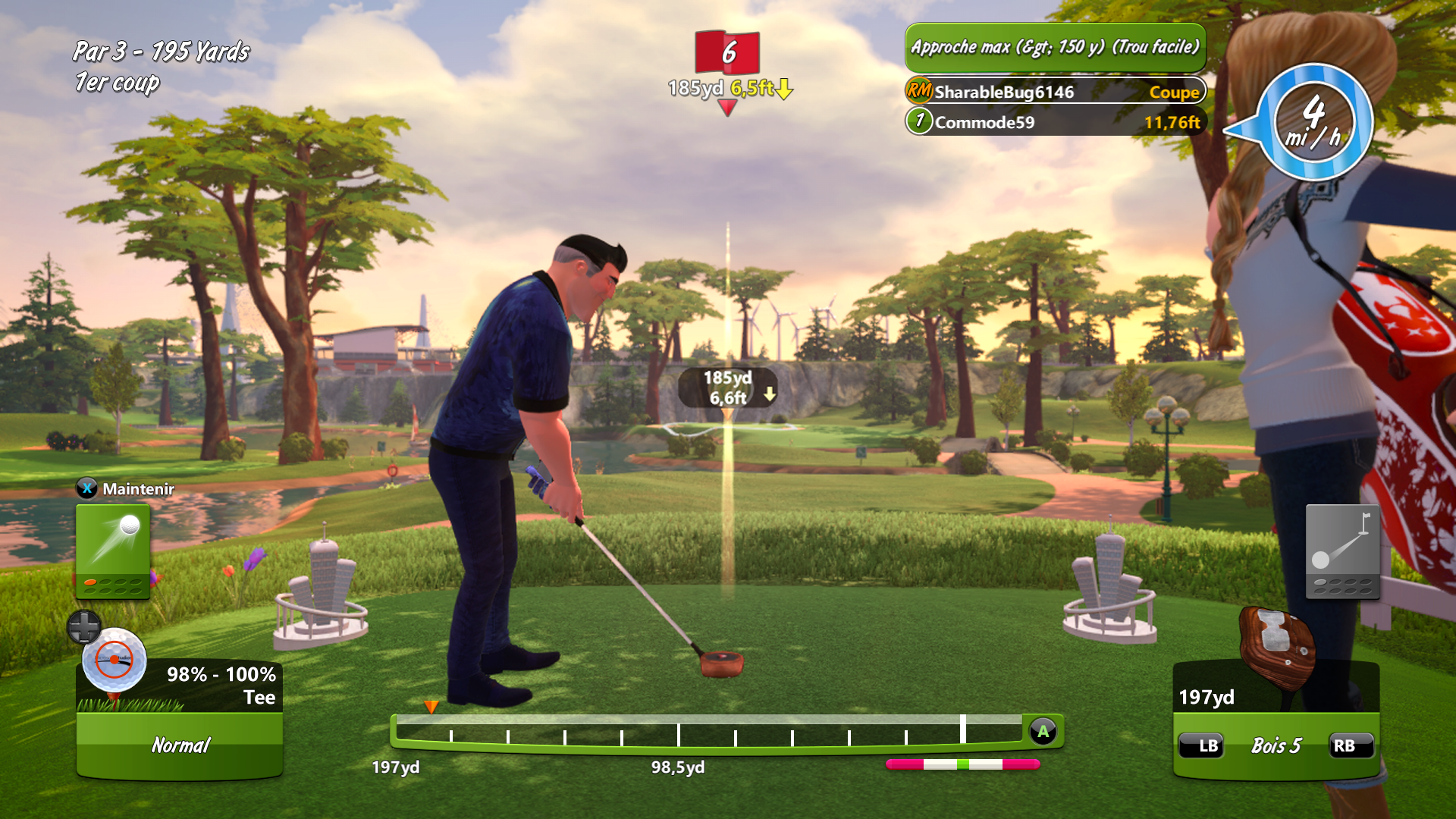1456x819 pixels.
Task: Click the 4 mi/h wind indicator
Action: click(1313, 121)
